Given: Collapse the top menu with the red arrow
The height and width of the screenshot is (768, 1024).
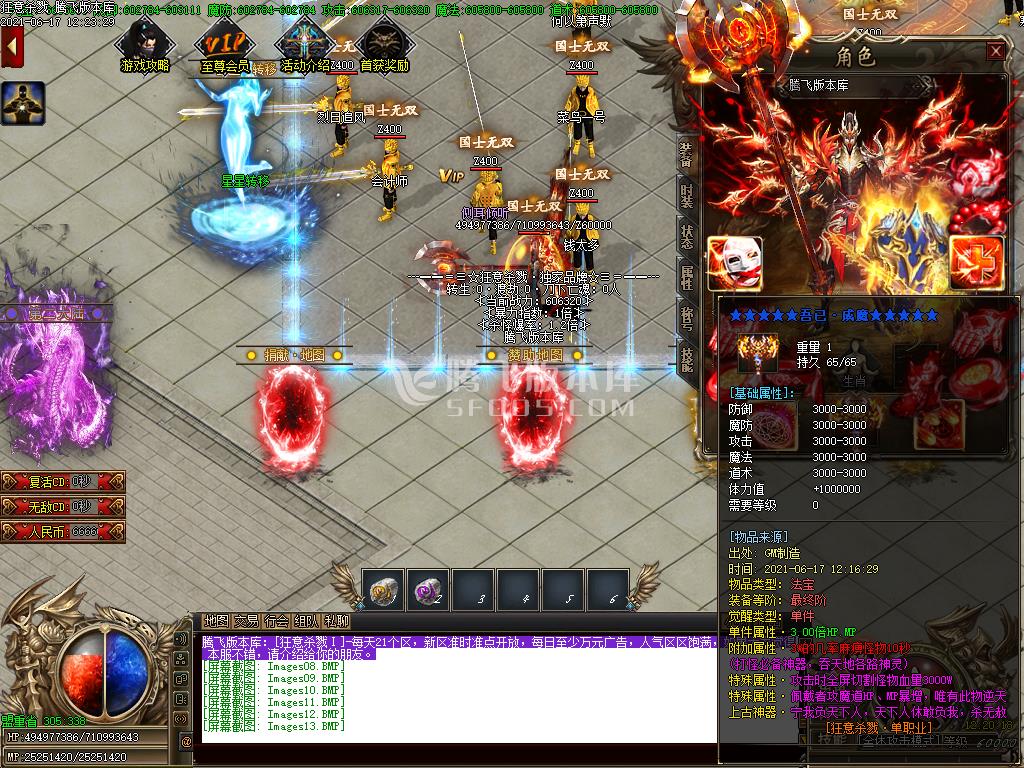Looking at the screenshot, I should (x=13, y=47).
